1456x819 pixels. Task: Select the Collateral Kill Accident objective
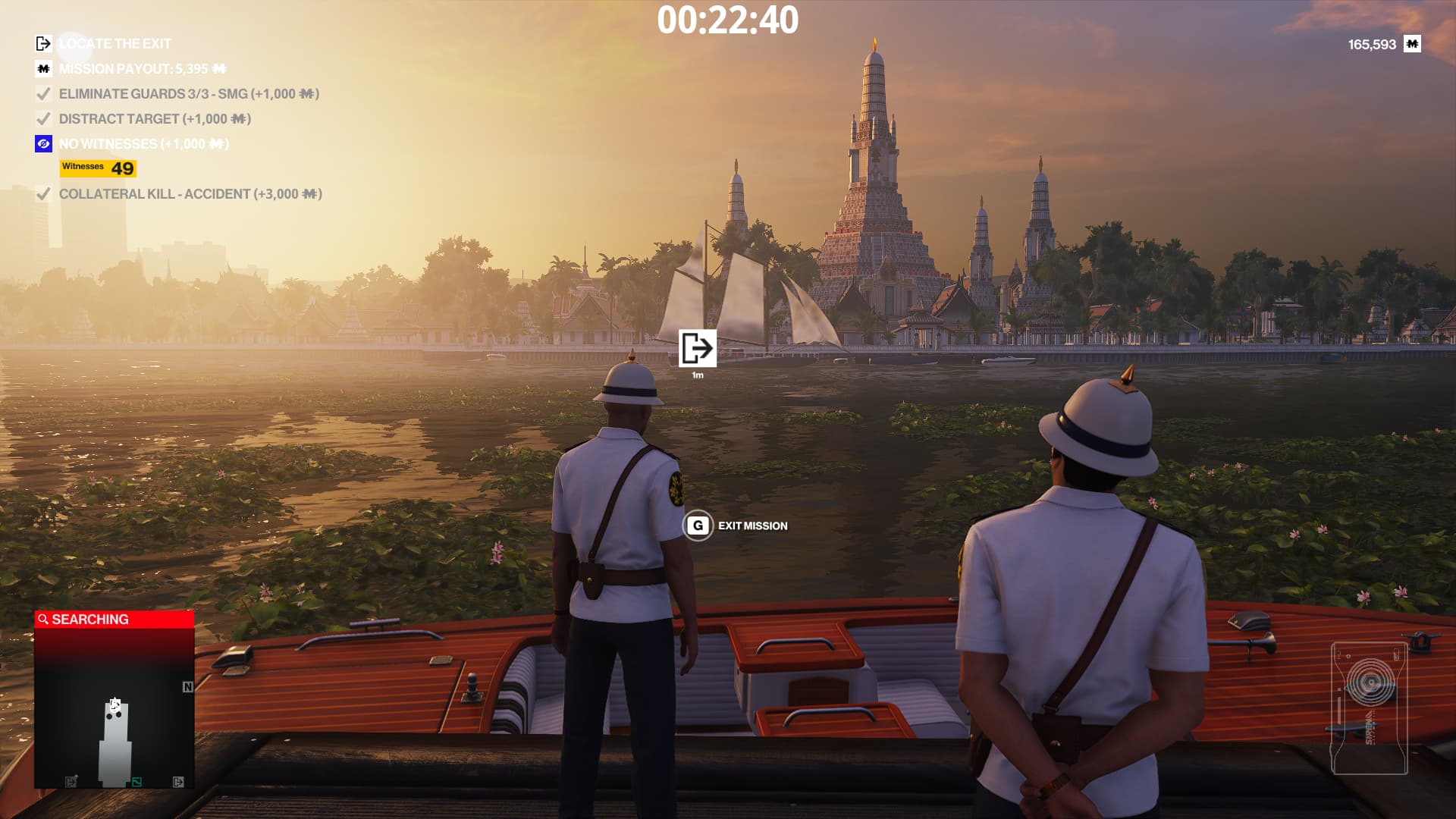[190, 194]
